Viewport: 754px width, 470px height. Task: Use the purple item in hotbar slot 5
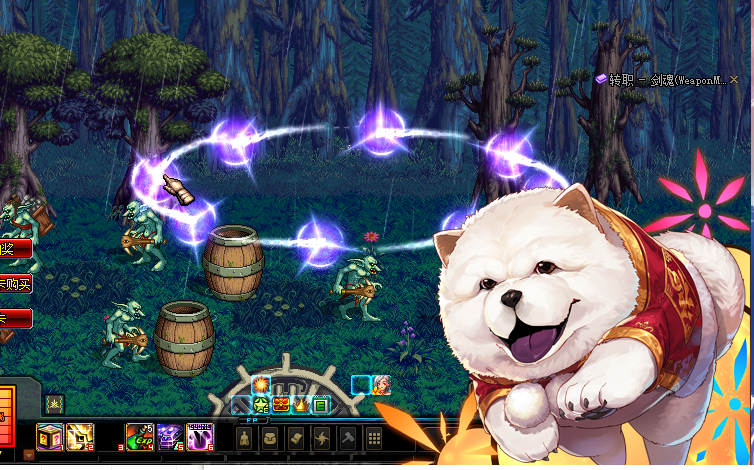170,435
